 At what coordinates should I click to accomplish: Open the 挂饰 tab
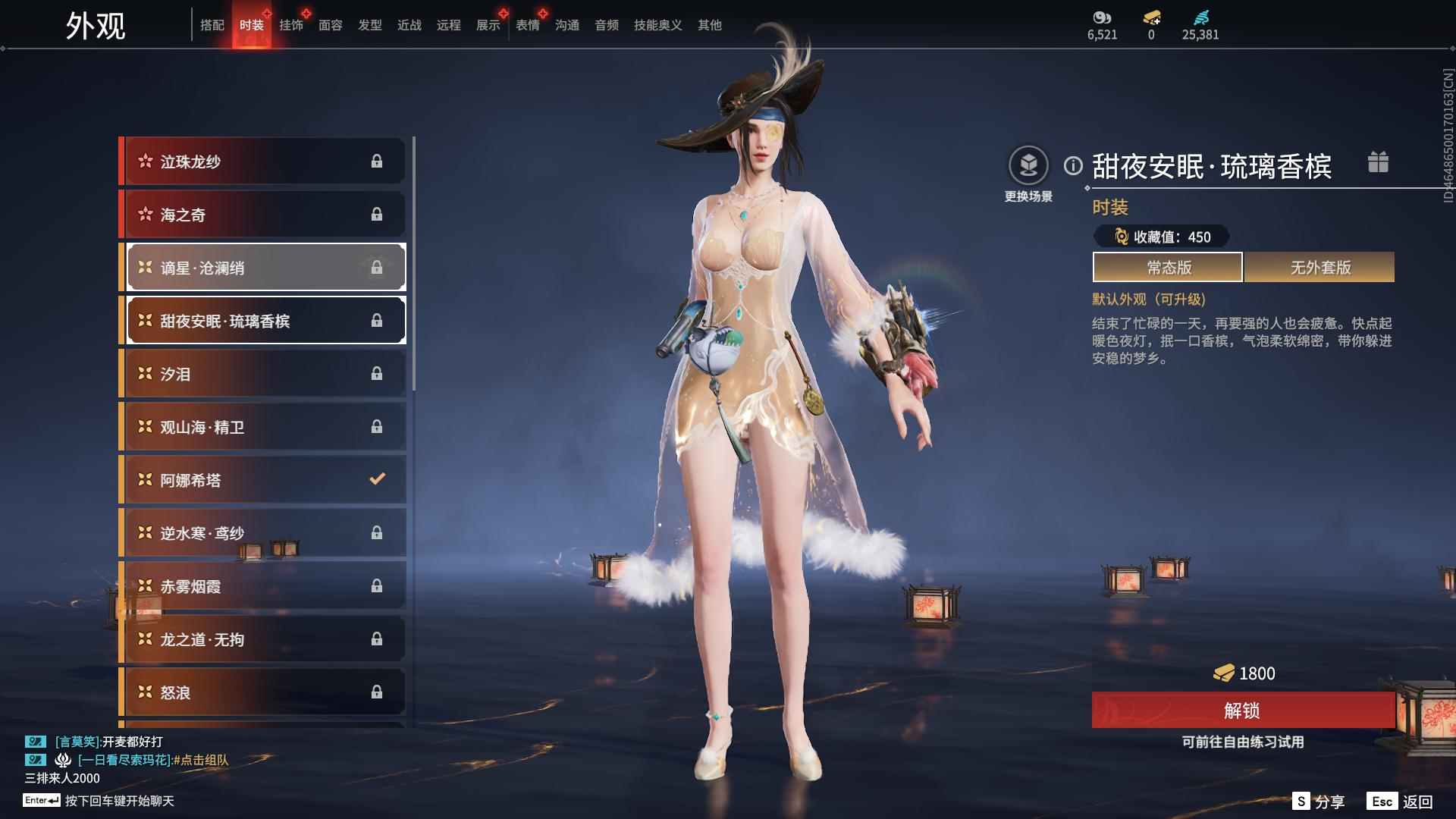click(291, 25)
